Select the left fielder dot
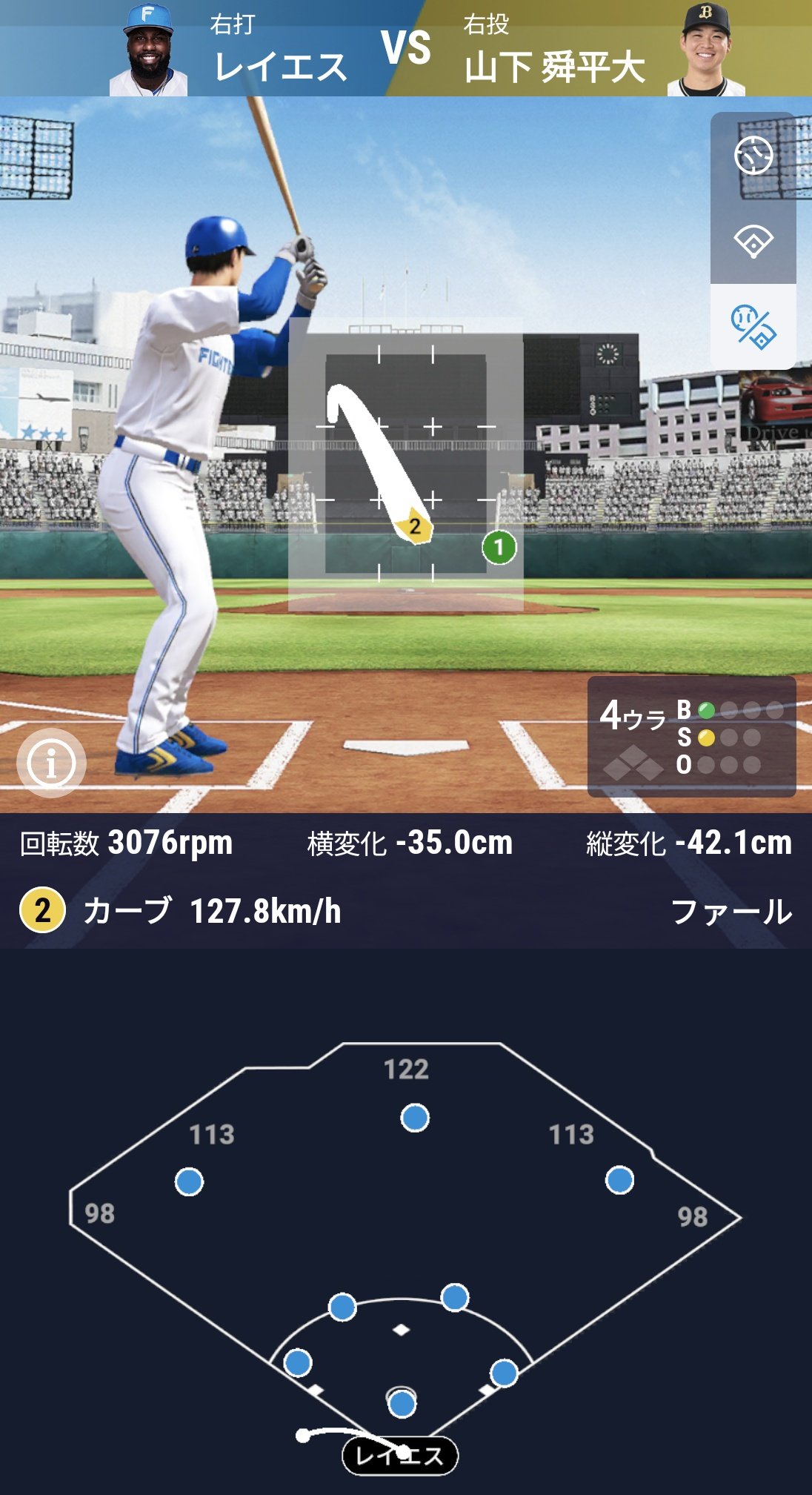The width and height of the screenshot is (812, 1495). (189, 1181)
